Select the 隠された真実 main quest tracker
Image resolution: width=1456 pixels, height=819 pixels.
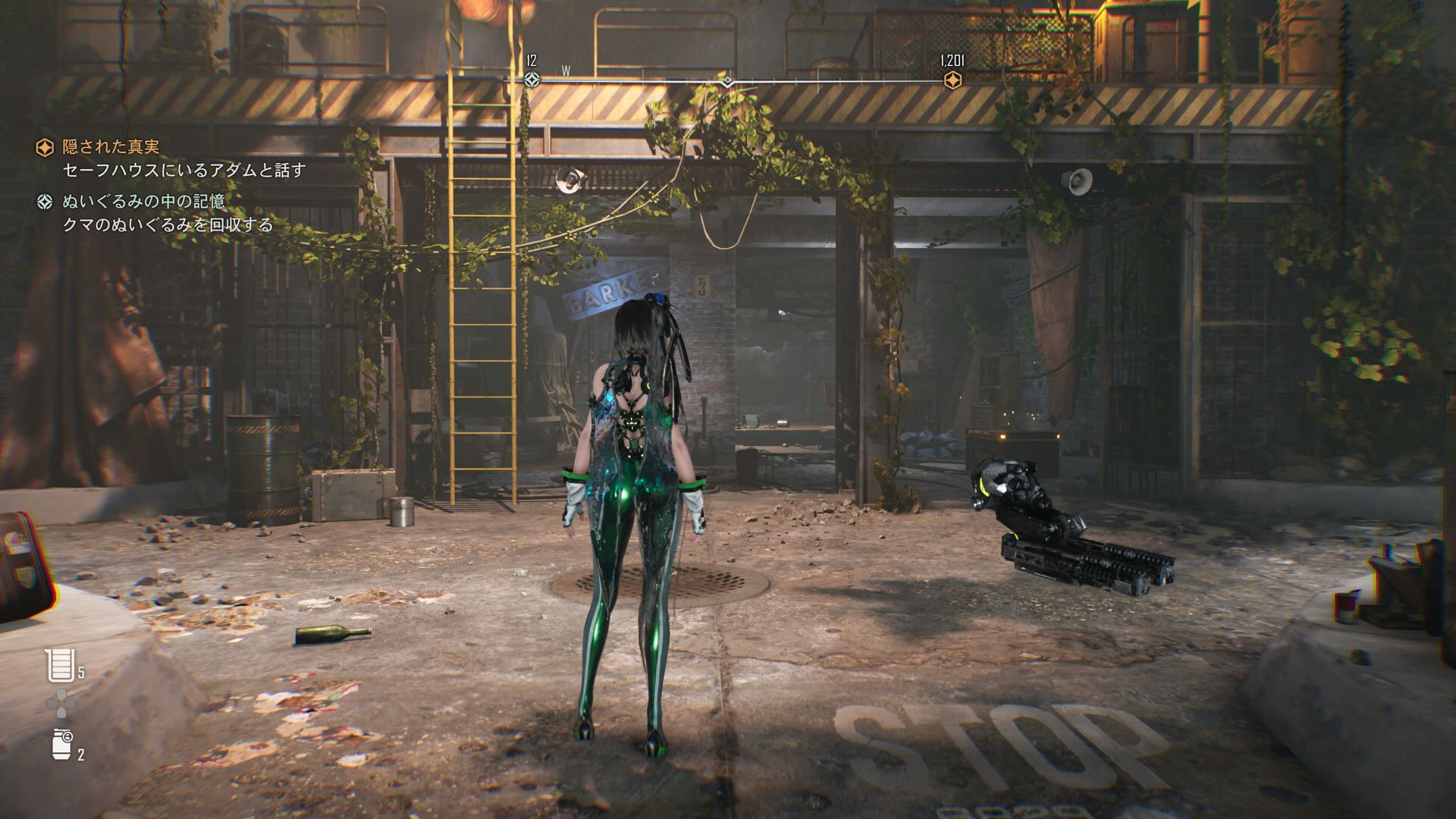(110, 147)
